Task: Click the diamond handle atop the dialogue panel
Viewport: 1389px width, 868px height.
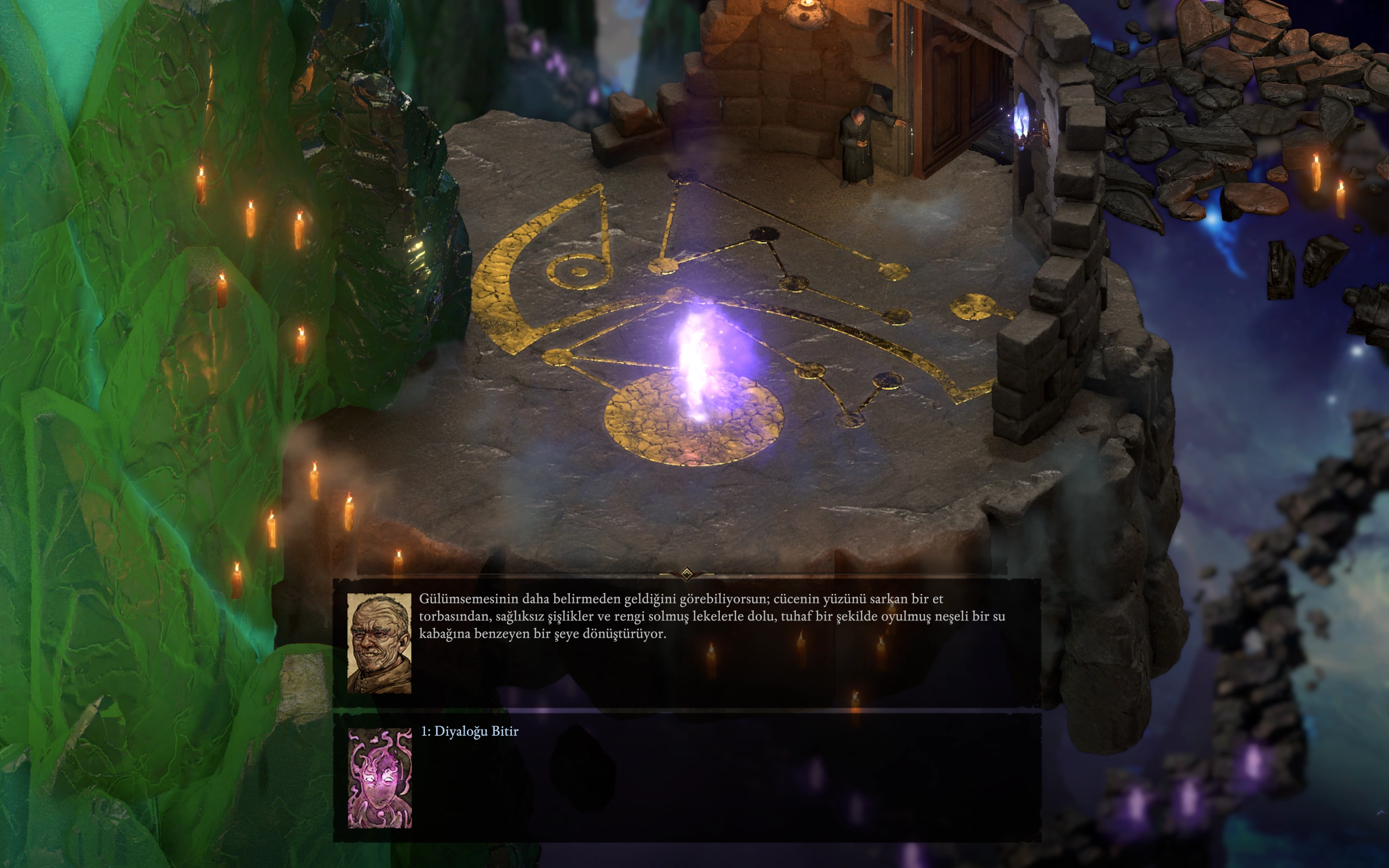Action: (x=687, y=573)
